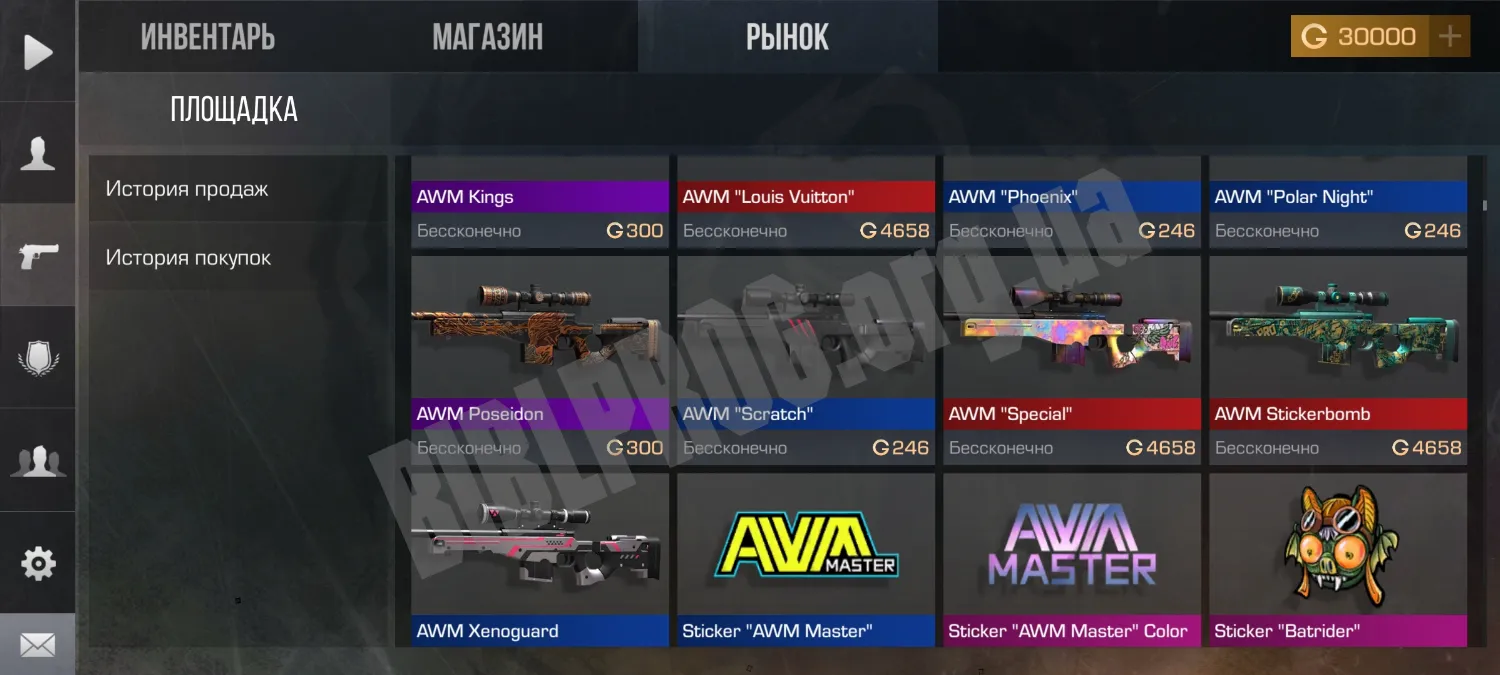This screenshot has height=675, width=1500.
Task: Open settings via the gear icon
Action: (38, 564)
